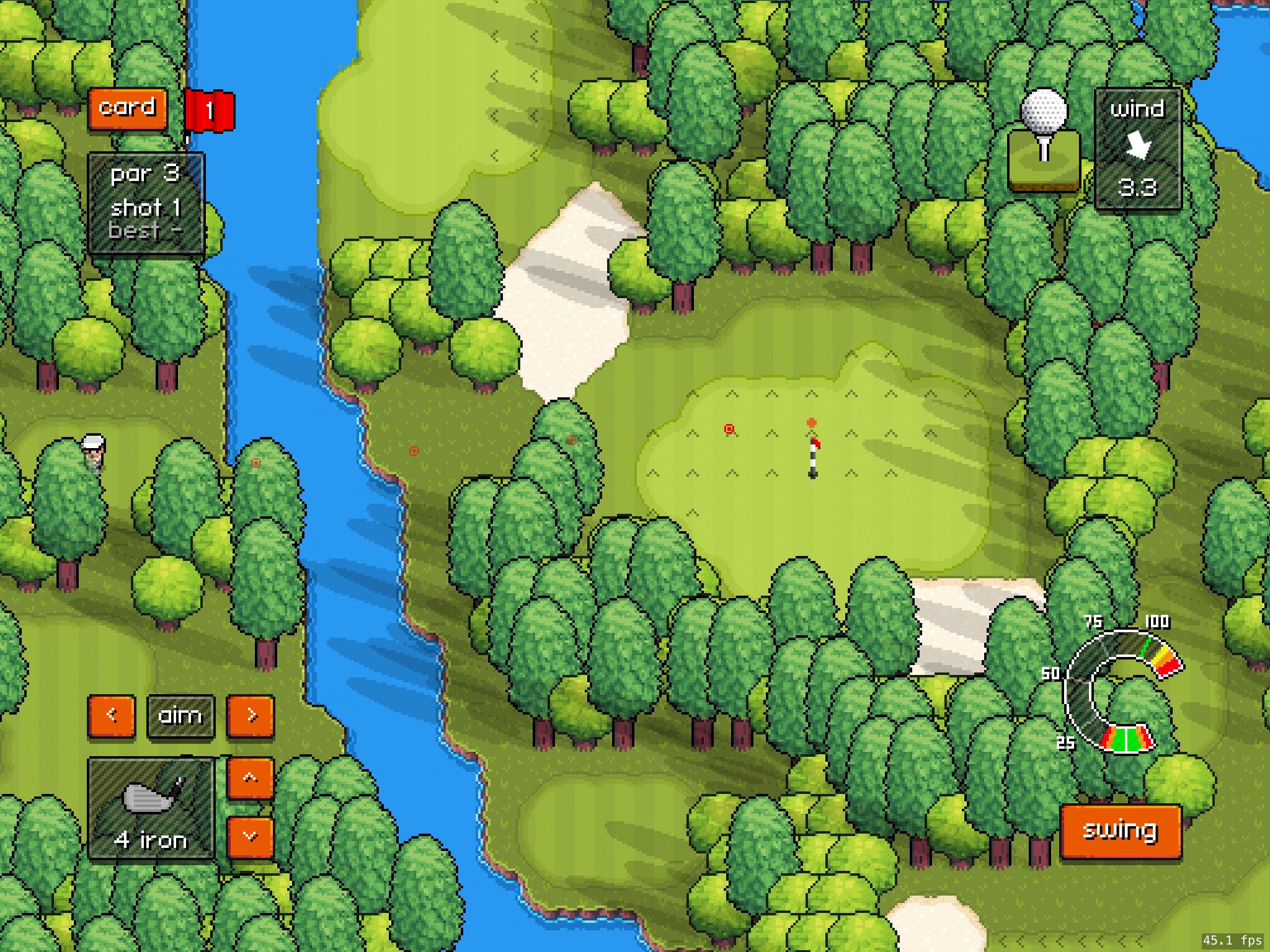Click the par 3 info panel
This screenshot has height=952, width=1270.
144,175
